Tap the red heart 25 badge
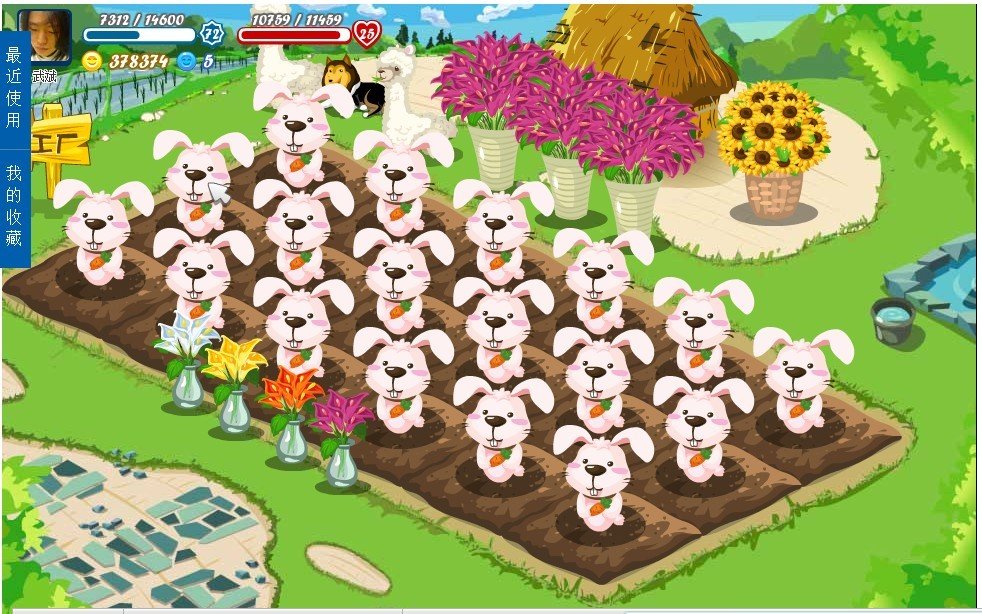Screen dimensions: 982x614 click(367, 34)
